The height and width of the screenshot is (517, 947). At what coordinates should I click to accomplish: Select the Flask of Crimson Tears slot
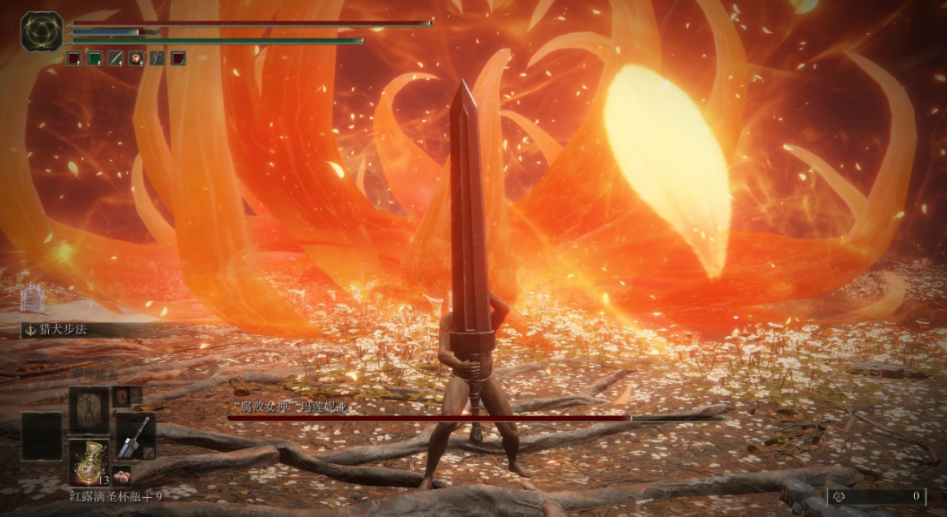click(x=88, y=462)
